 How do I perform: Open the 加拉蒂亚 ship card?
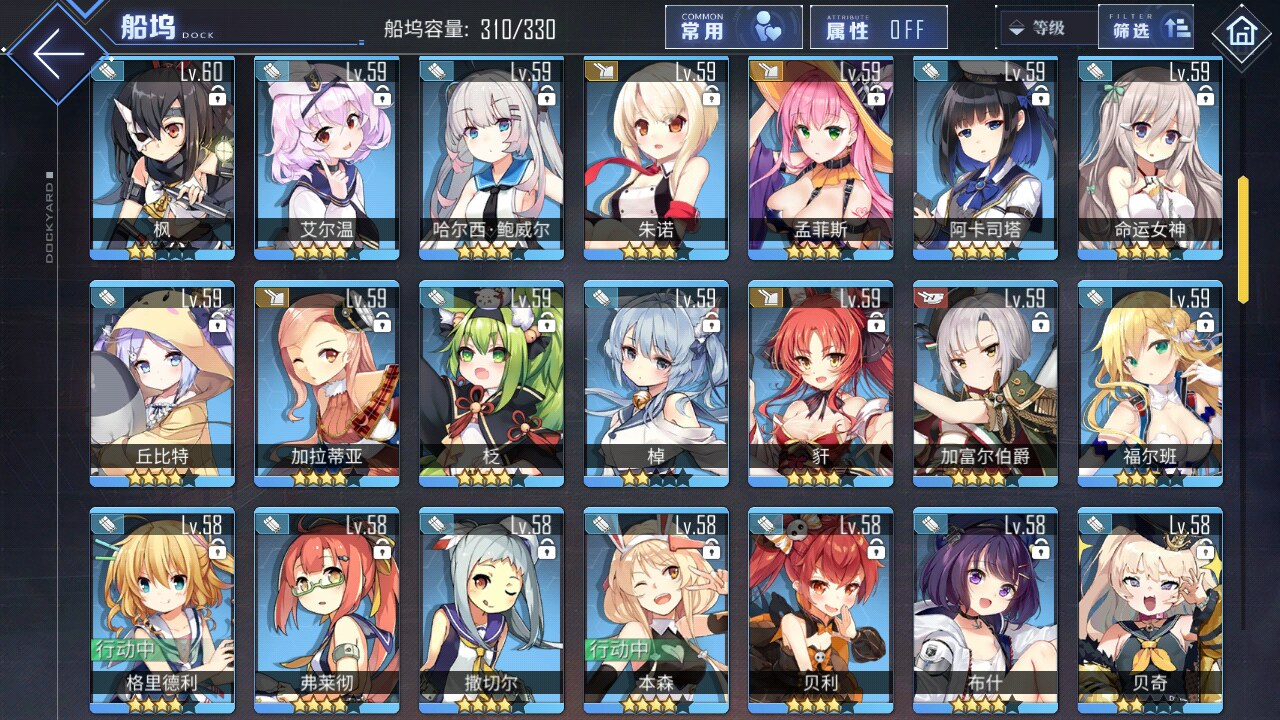(326, 384)
